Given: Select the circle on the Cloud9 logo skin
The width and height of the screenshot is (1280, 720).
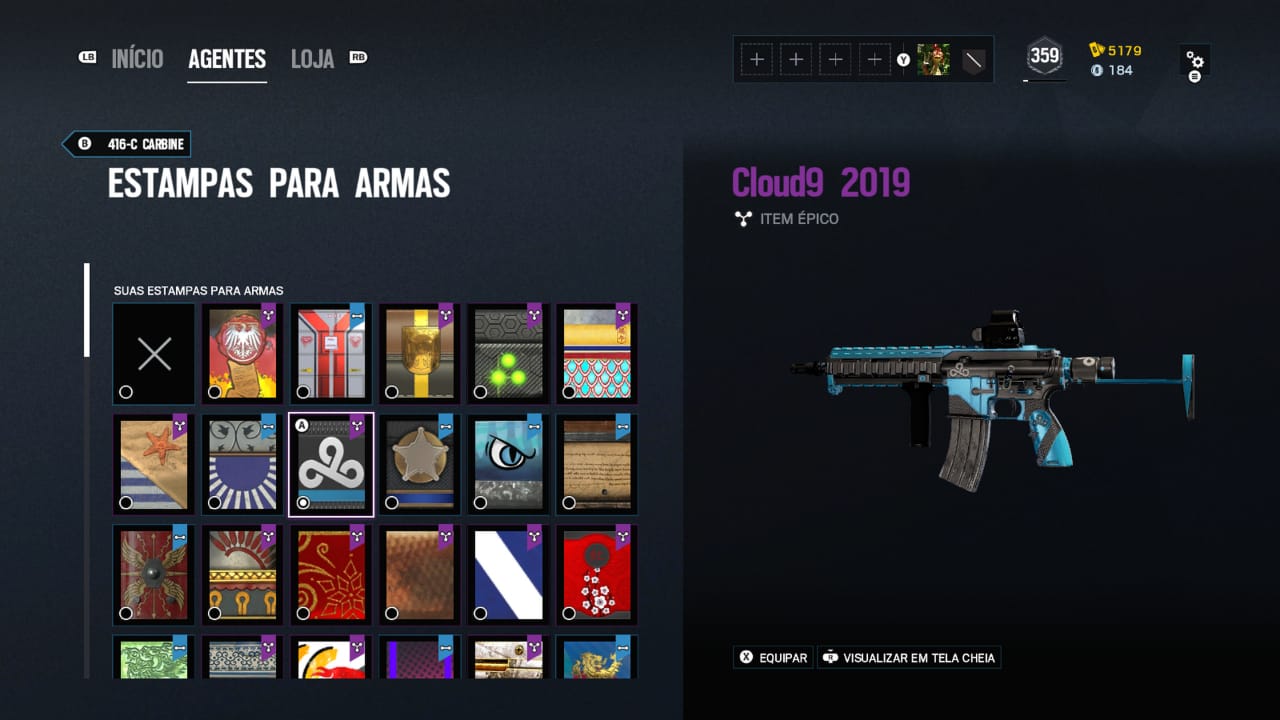Looking at the screenshot, I should 303,502.
